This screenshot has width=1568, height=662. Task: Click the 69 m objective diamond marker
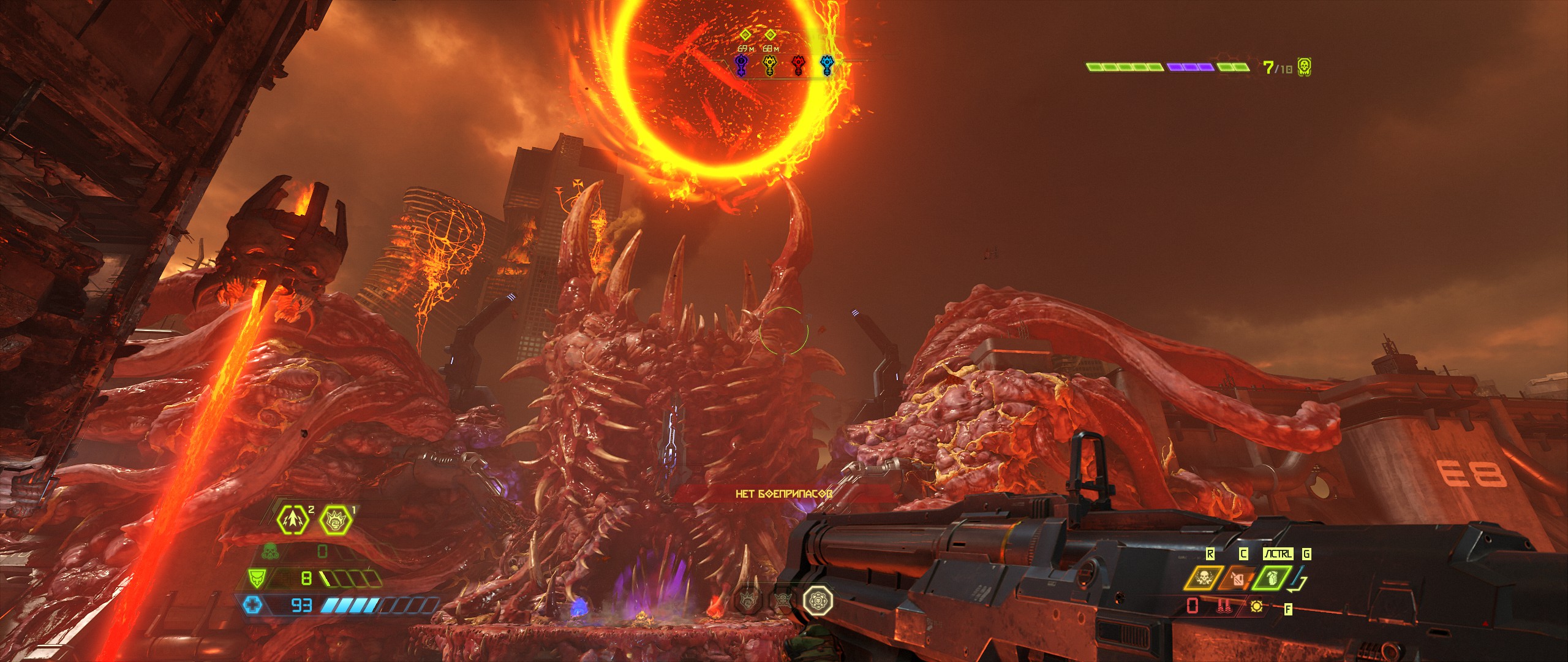point(745,35)
